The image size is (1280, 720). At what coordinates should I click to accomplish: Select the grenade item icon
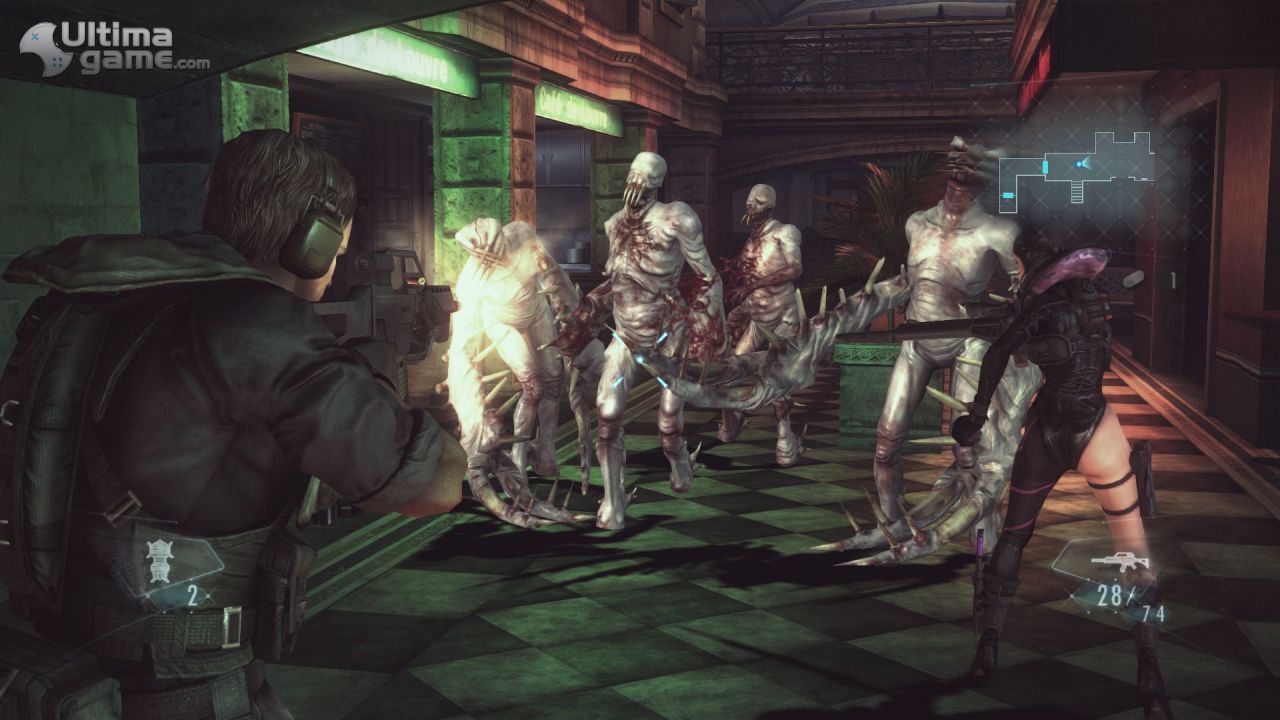pos(158,558)
